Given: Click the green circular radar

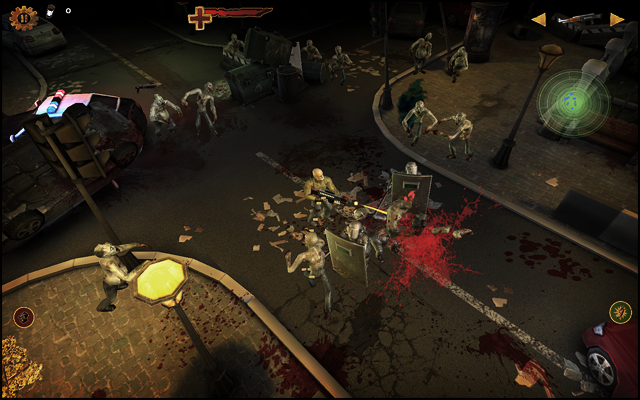Looking at the screenshot, I should pyautogui.click(x=573, y=100).
